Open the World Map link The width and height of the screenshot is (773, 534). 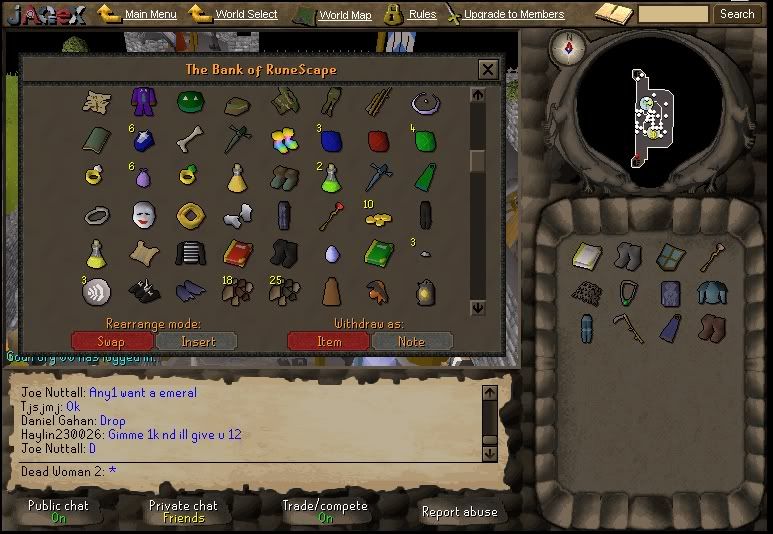click(x=344, y=15)
